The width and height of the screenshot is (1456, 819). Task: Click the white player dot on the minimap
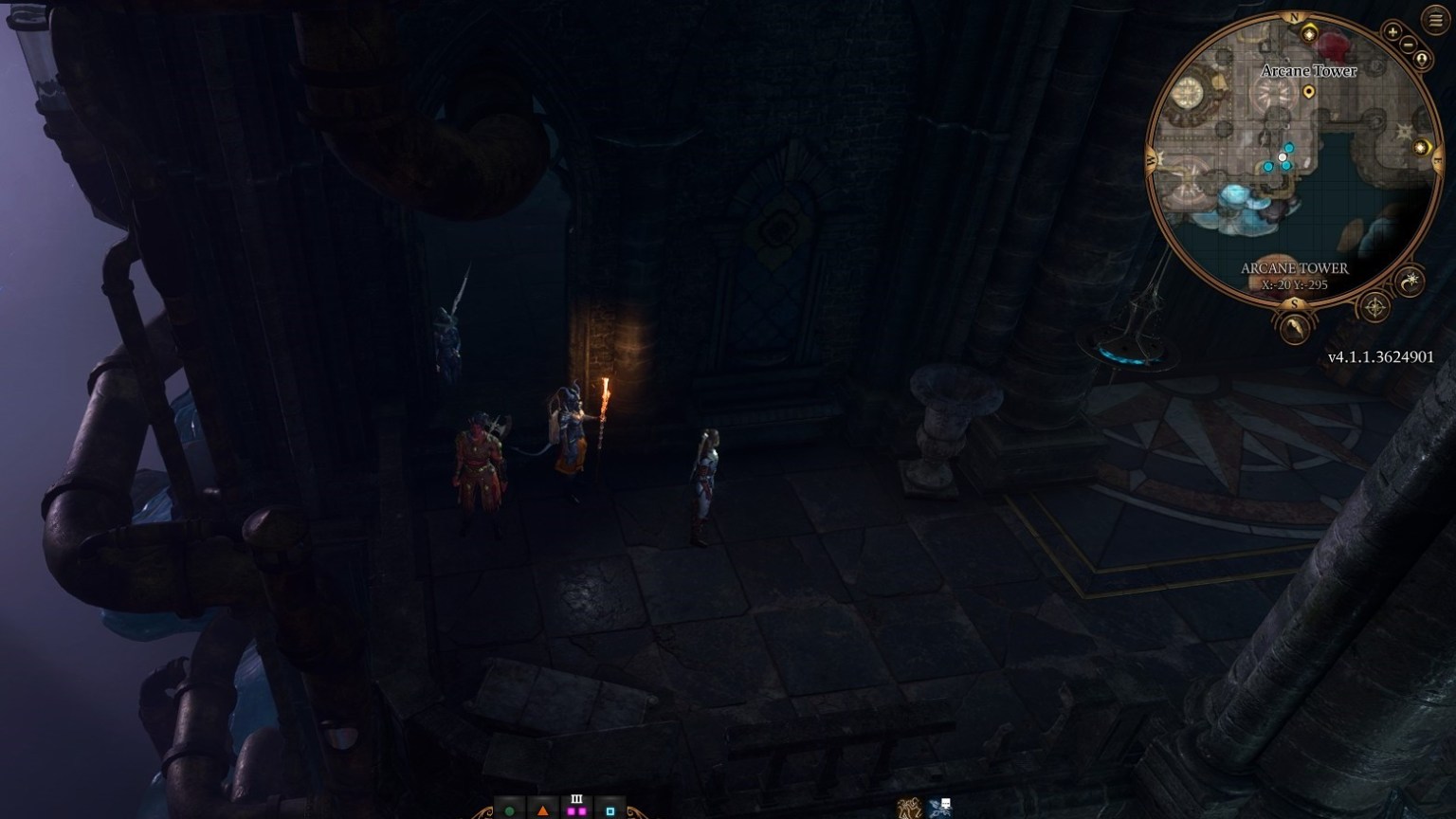(1283, 155)
